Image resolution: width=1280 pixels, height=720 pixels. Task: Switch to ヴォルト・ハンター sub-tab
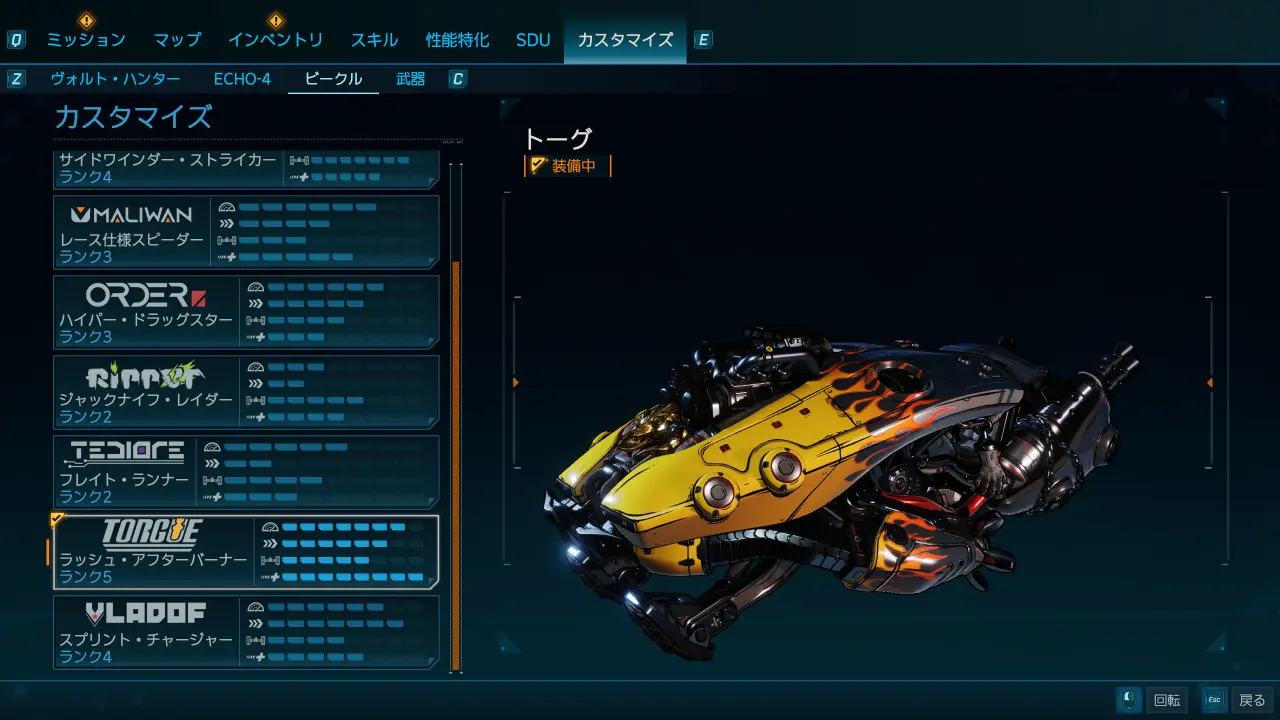click(x=115, y=79)
